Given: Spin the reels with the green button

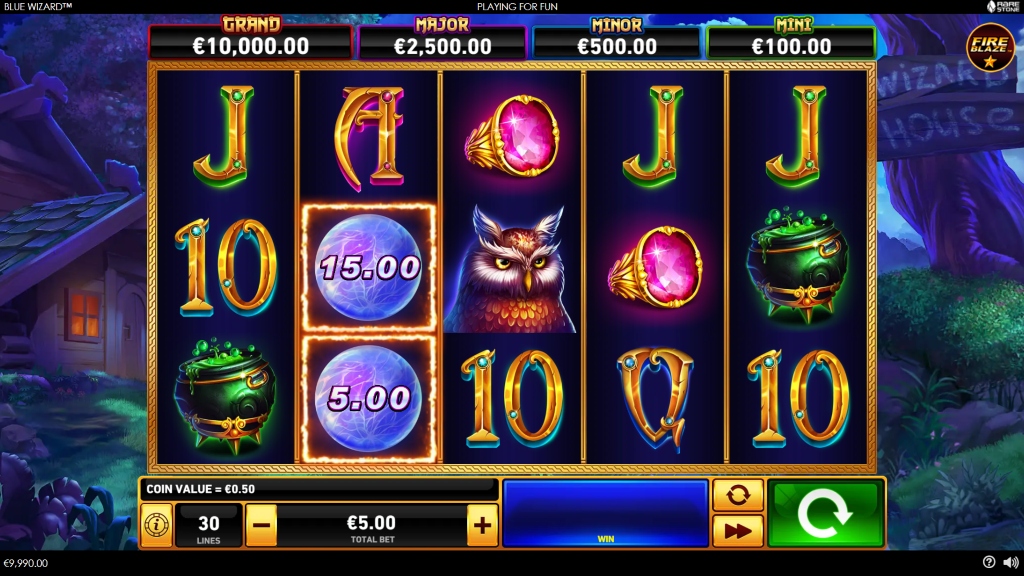Looking at the screenshot, I should 826,512.
